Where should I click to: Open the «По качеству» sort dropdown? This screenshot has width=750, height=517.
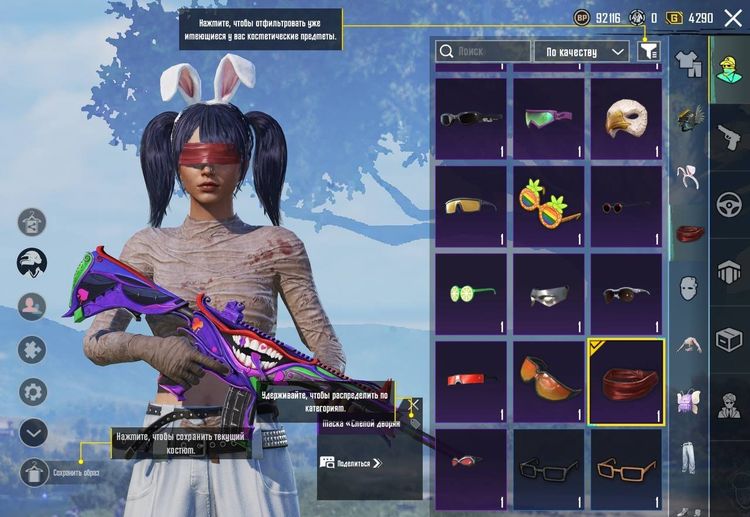[x=581, y=51]
